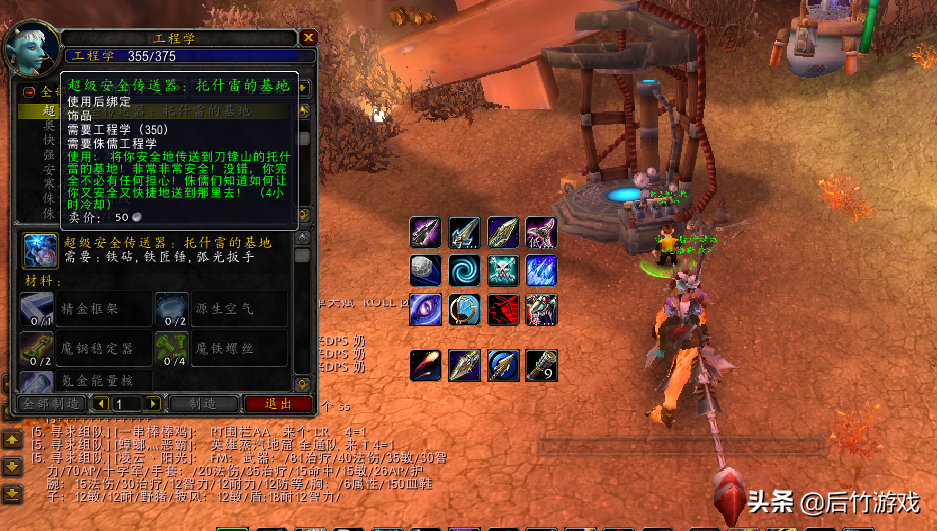The width and height of the screenshot is (937, 531).
Task: Decrease the craft quantity with left arrow
Action: 100,404
